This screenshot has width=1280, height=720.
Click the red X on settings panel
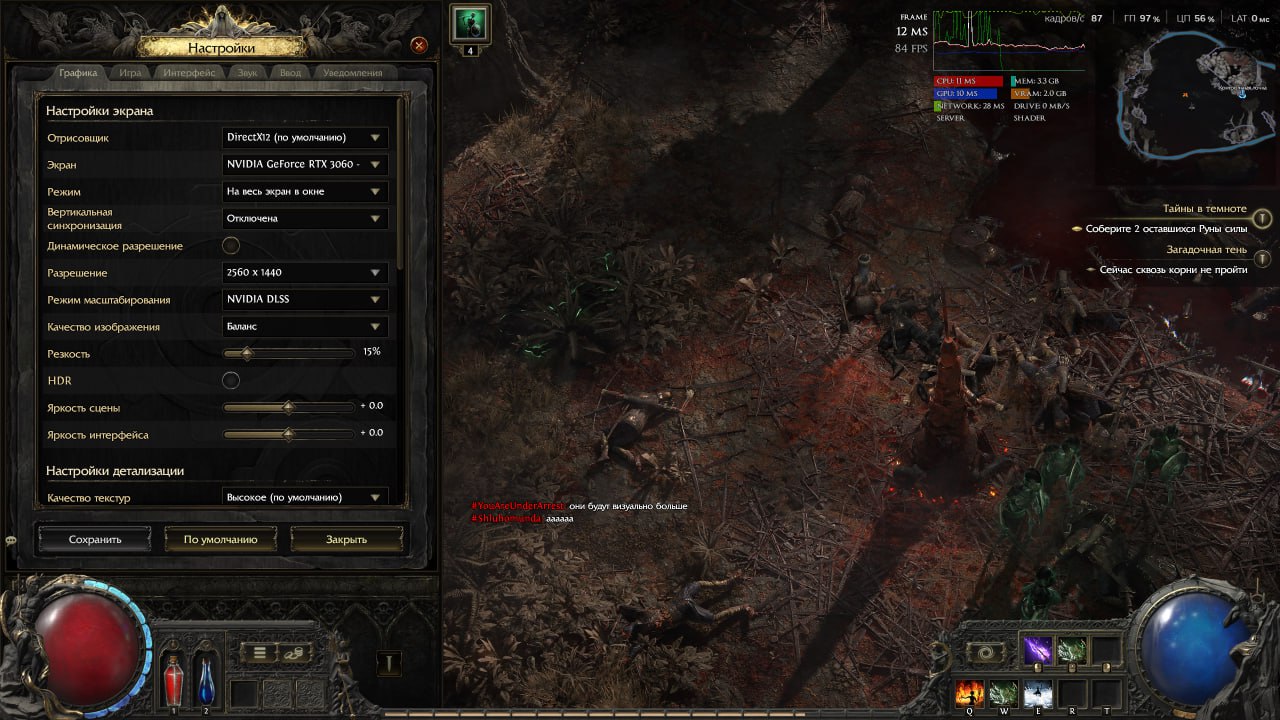point(420,45)
